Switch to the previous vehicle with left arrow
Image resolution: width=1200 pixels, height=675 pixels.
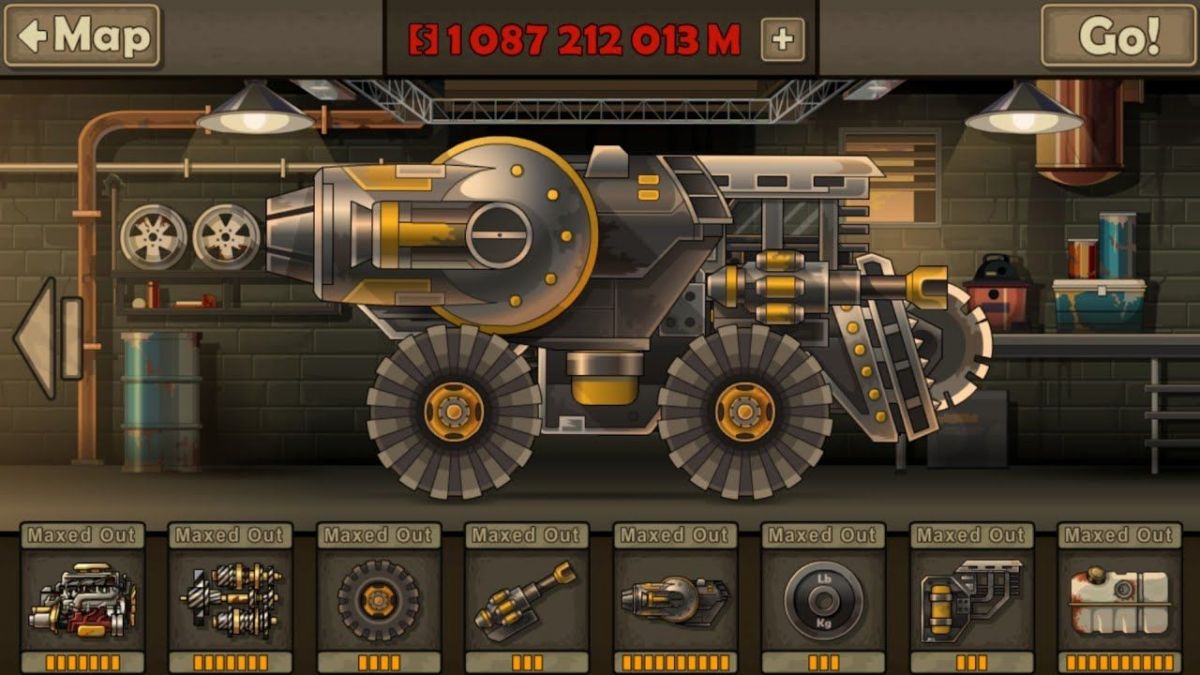pyautogui.click(x=37, y=339)
